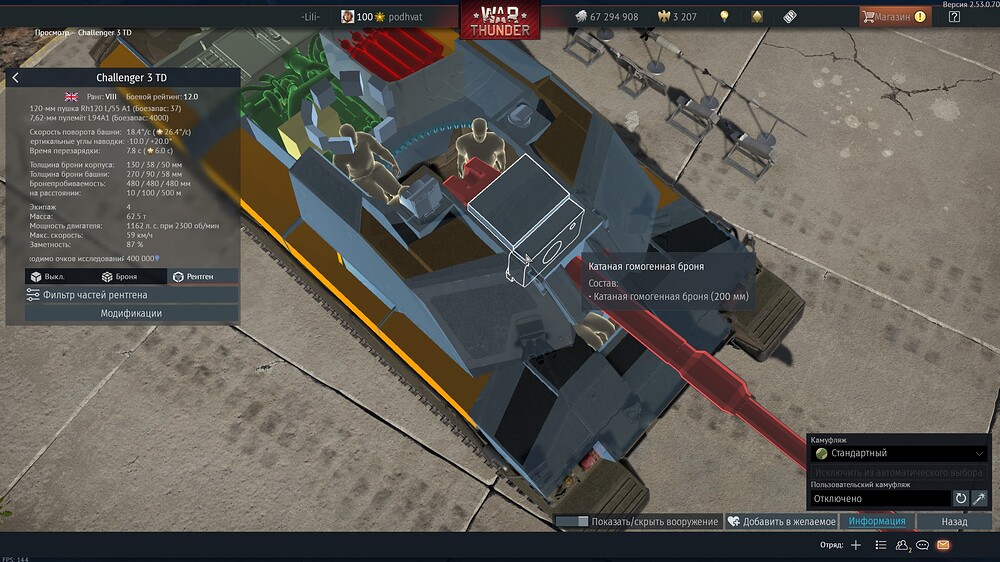Switch the view mode to Выкл.
This screenshot has width=1000, height=562.
click(x=53, y=276)
